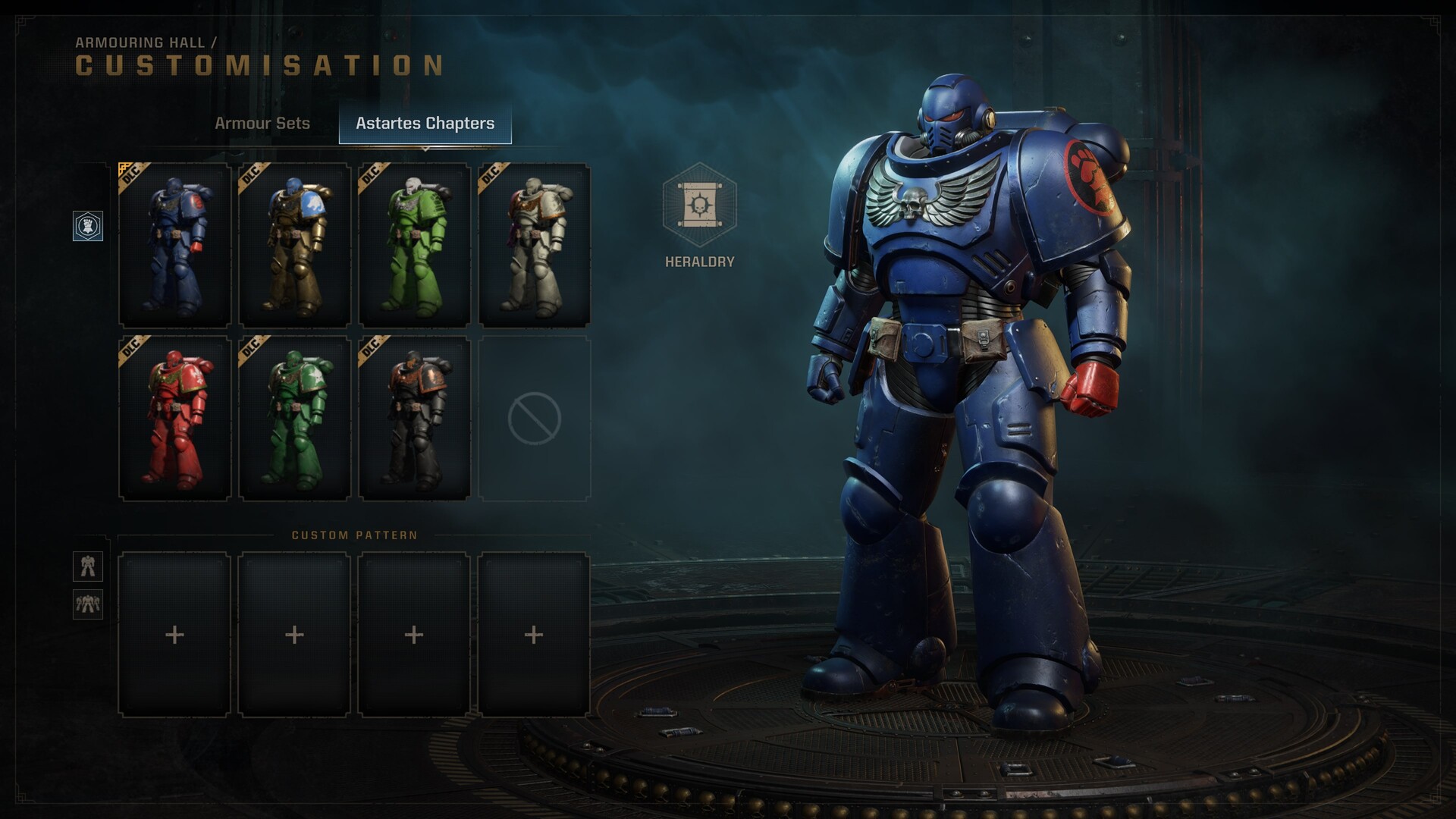Pick the bright green chapter armour
The image size is (1456, 819).
pos(415,245)
